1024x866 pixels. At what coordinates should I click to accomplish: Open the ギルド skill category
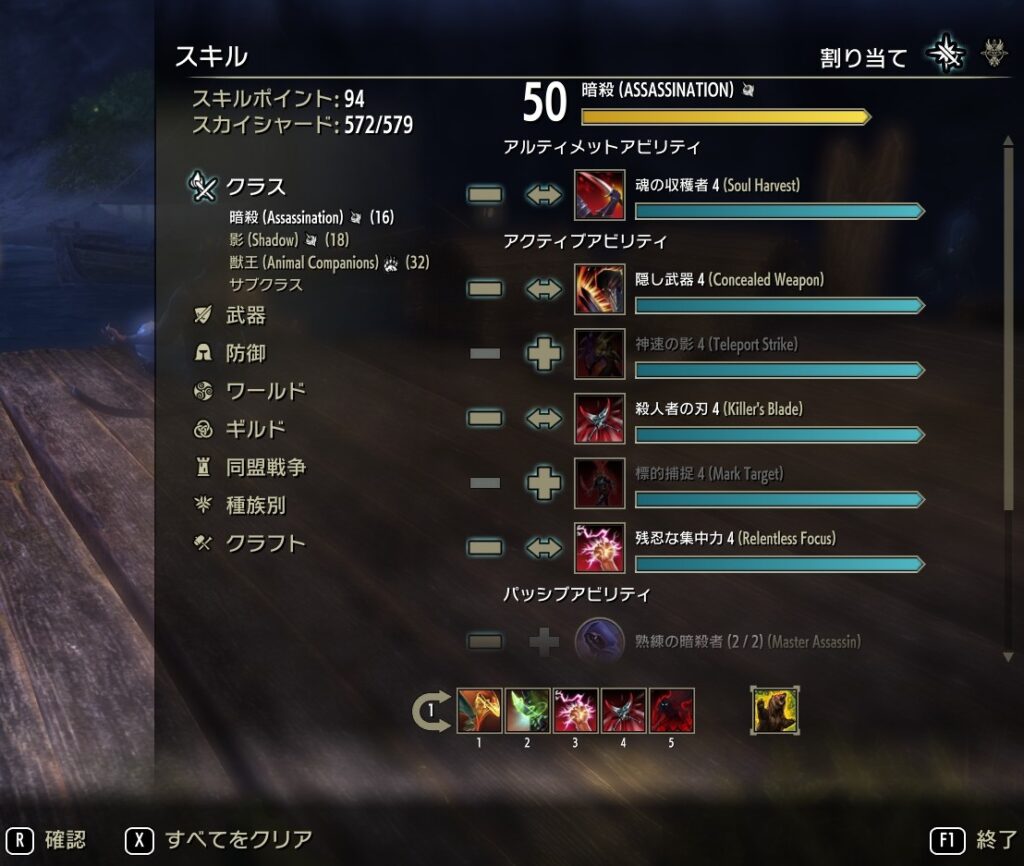click(255, 430)
